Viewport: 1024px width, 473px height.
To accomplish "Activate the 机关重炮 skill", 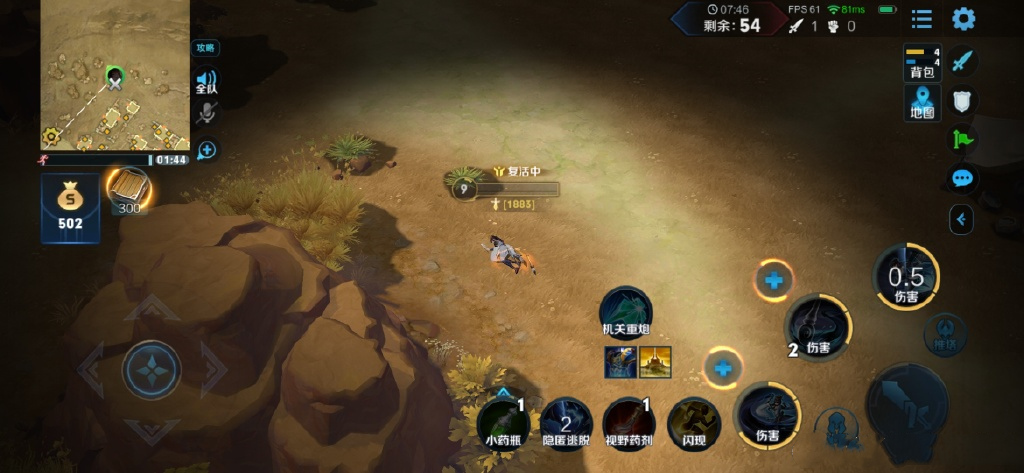I will [x=626, y=311].
